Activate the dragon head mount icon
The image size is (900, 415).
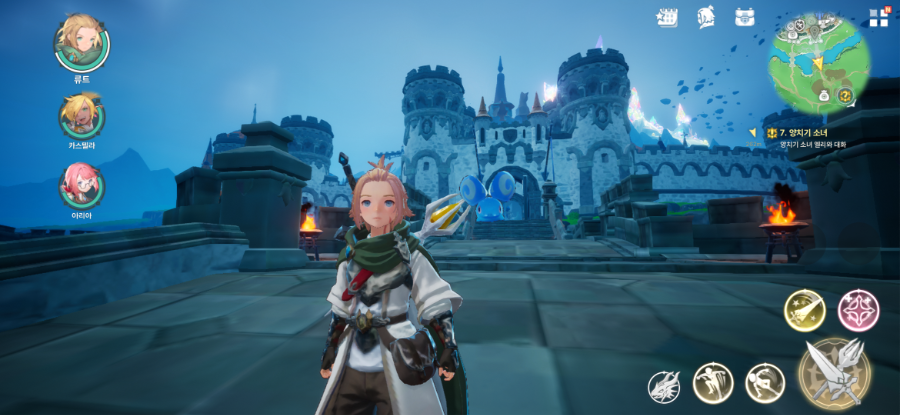(x=664, y=385)
